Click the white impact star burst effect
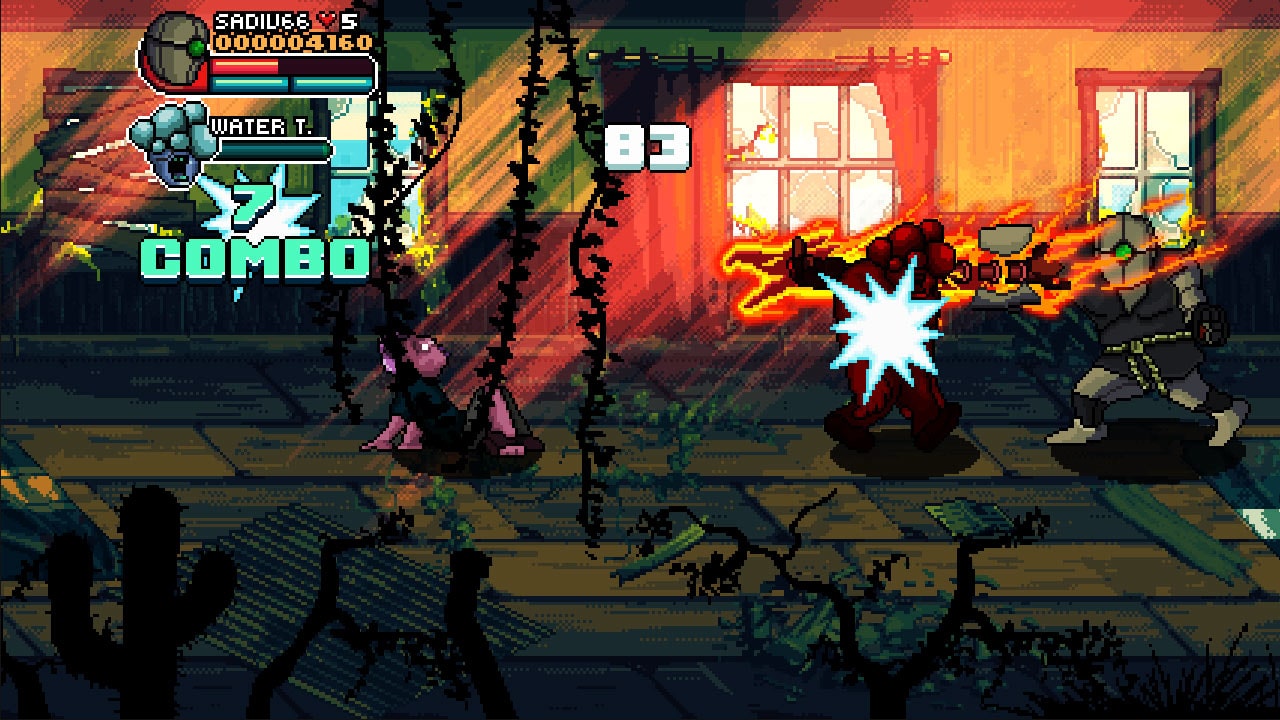1280x720 pixels. 880,322
